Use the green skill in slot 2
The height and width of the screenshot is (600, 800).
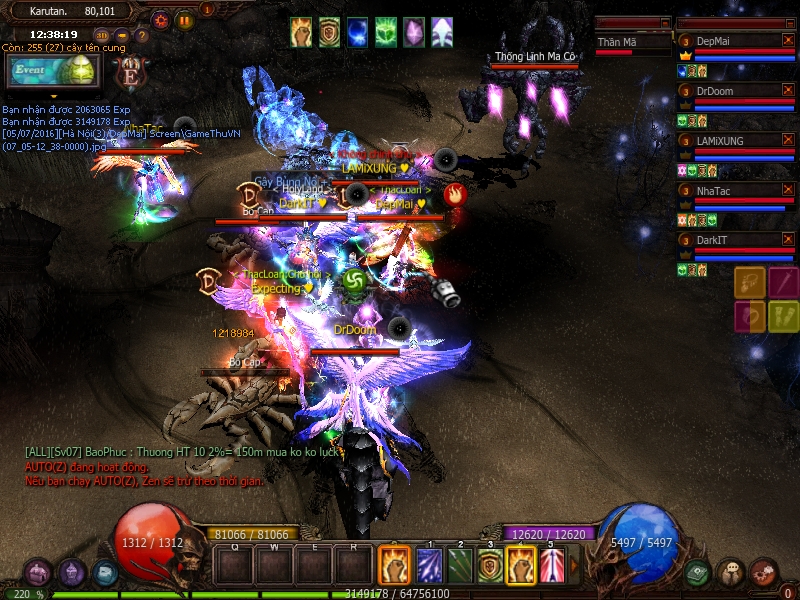pyautogui.click(x=459, y=566)
